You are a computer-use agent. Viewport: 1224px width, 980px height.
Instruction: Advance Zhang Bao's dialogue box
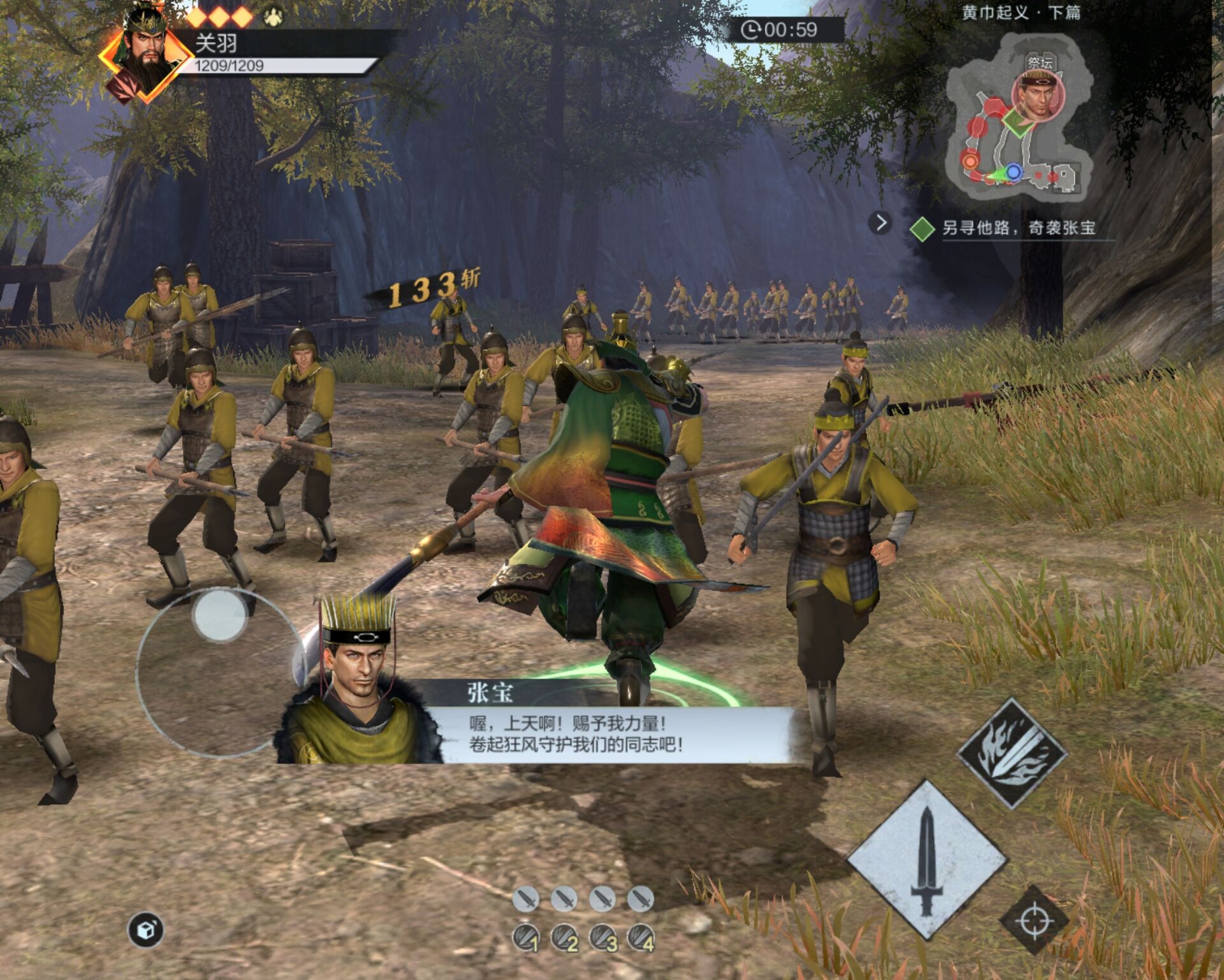[574, 733]
